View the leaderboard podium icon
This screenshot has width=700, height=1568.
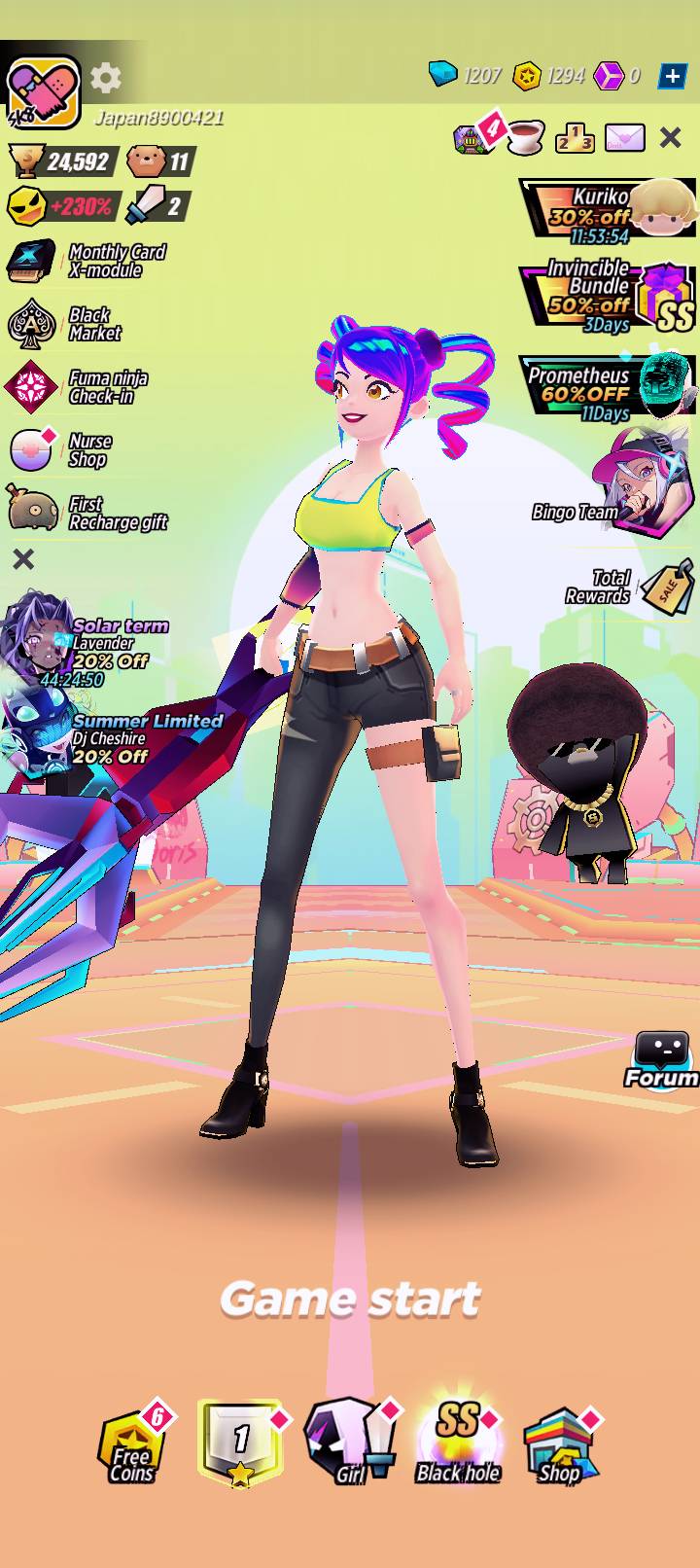[575, 138]
